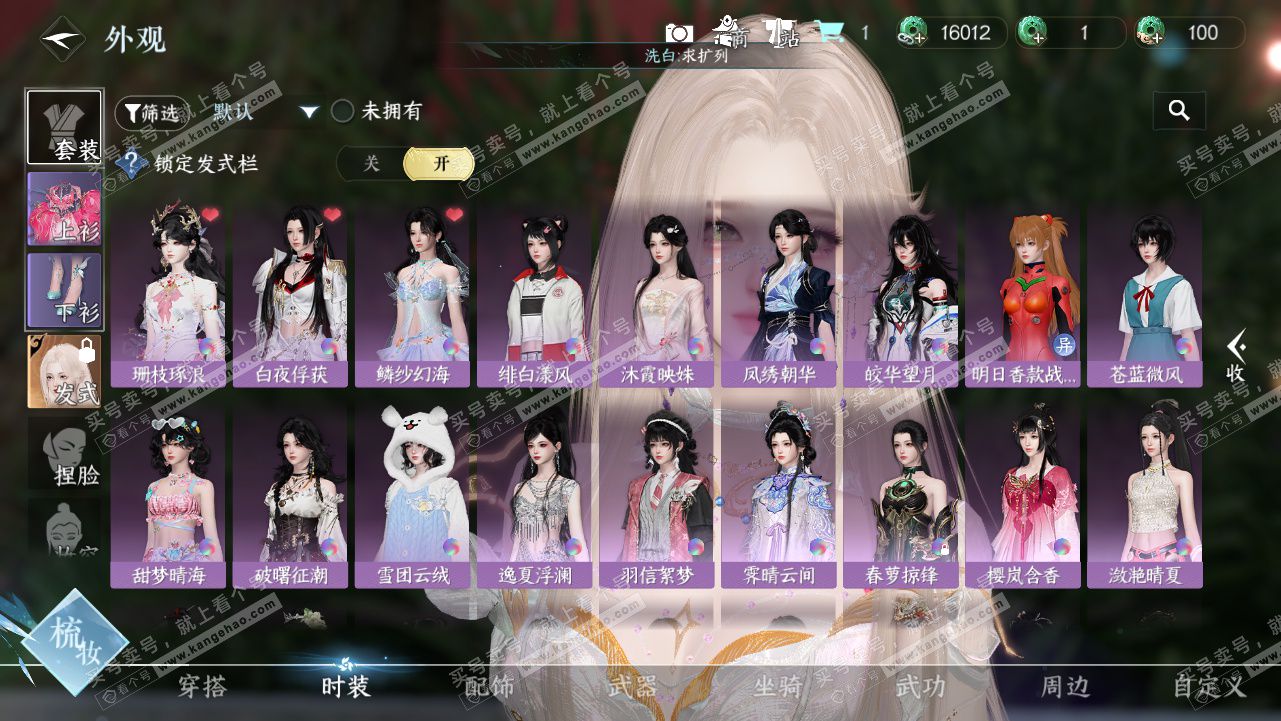Expand the 默认 sort dropdown
The image size is (1281, 721).
click(309, 112)
